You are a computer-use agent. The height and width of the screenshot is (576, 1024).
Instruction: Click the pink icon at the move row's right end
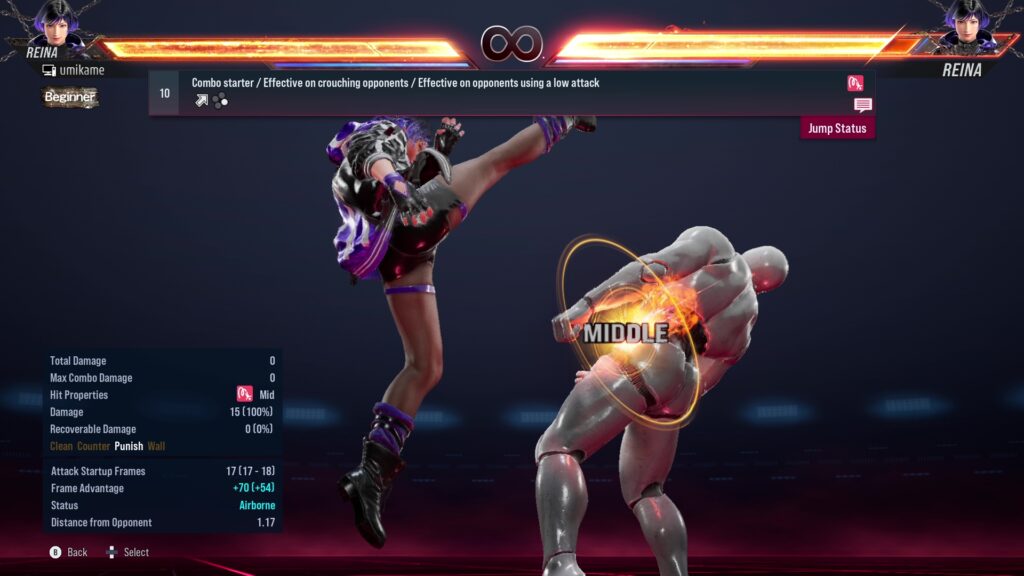(x=855, y=83)
